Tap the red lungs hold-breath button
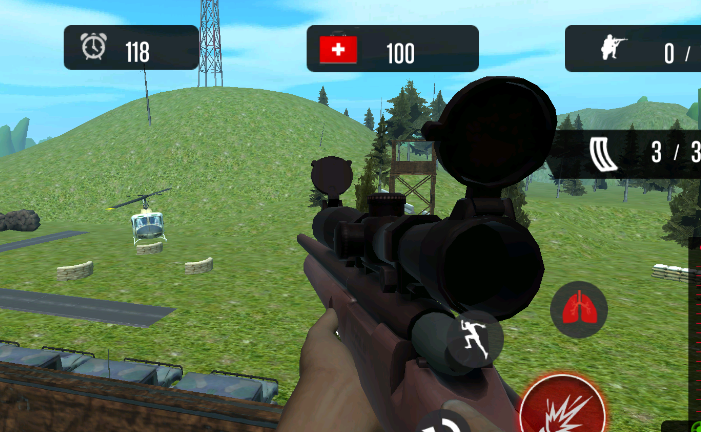 (x=579, y=309)
